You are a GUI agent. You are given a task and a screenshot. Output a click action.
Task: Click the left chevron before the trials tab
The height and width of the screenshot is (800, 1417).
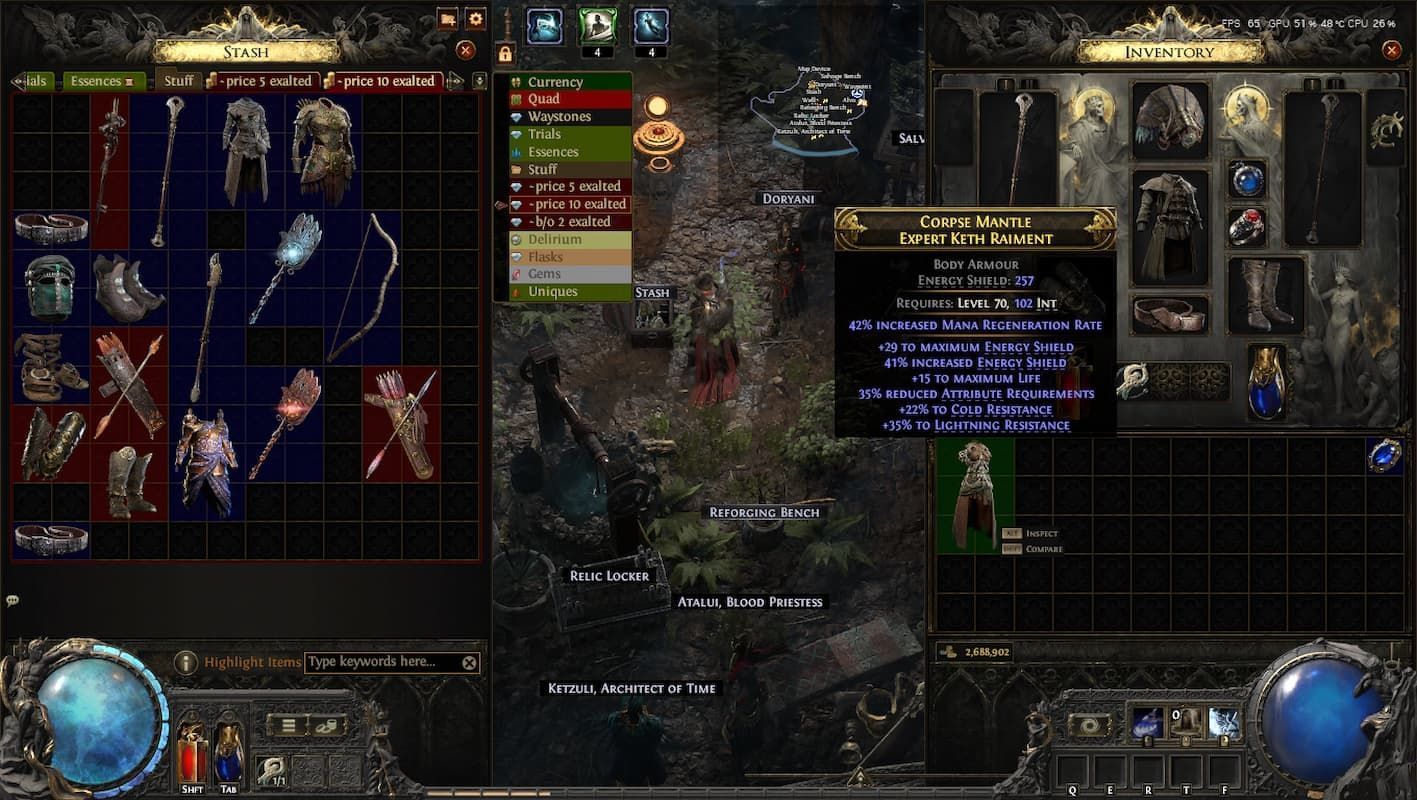click(16, 80)
